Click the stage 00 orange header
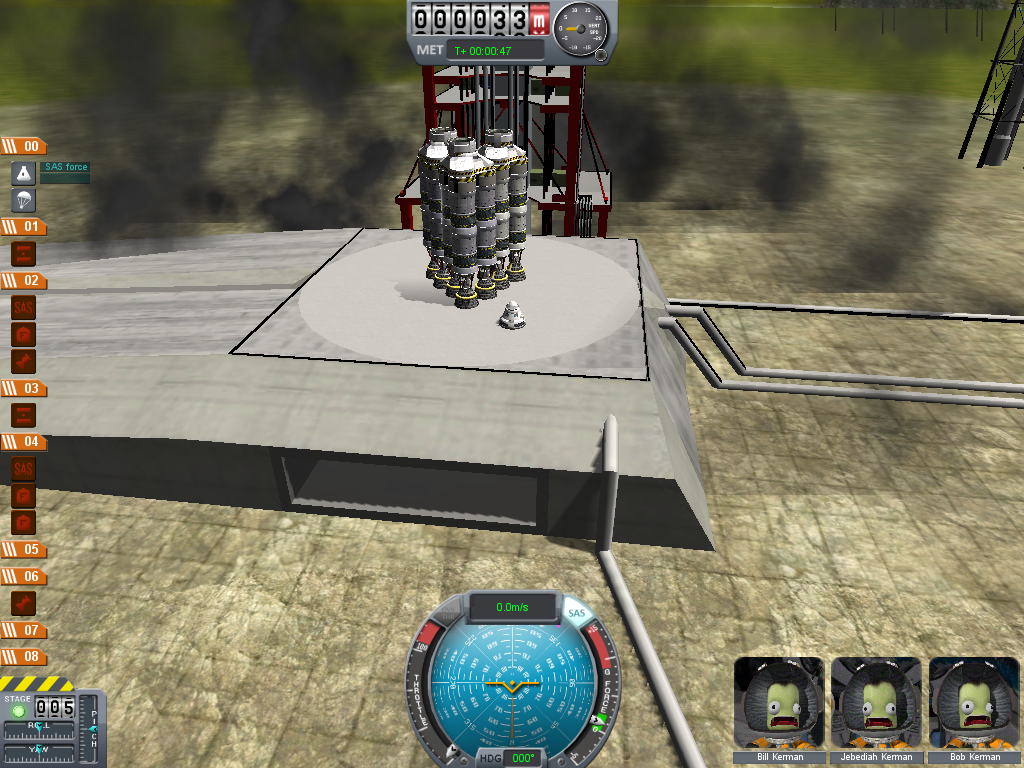 click(x=24, y=146)
